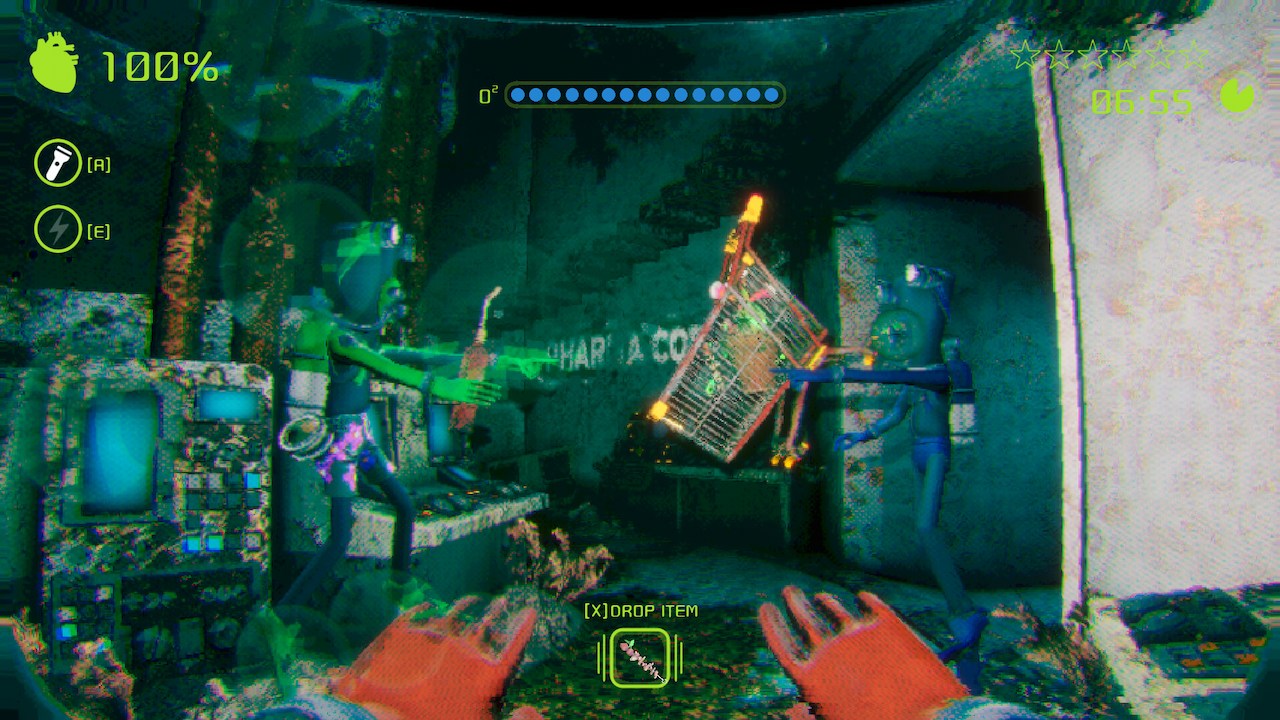Toggle the flashlight using its circular HUD button

point(57,163)
